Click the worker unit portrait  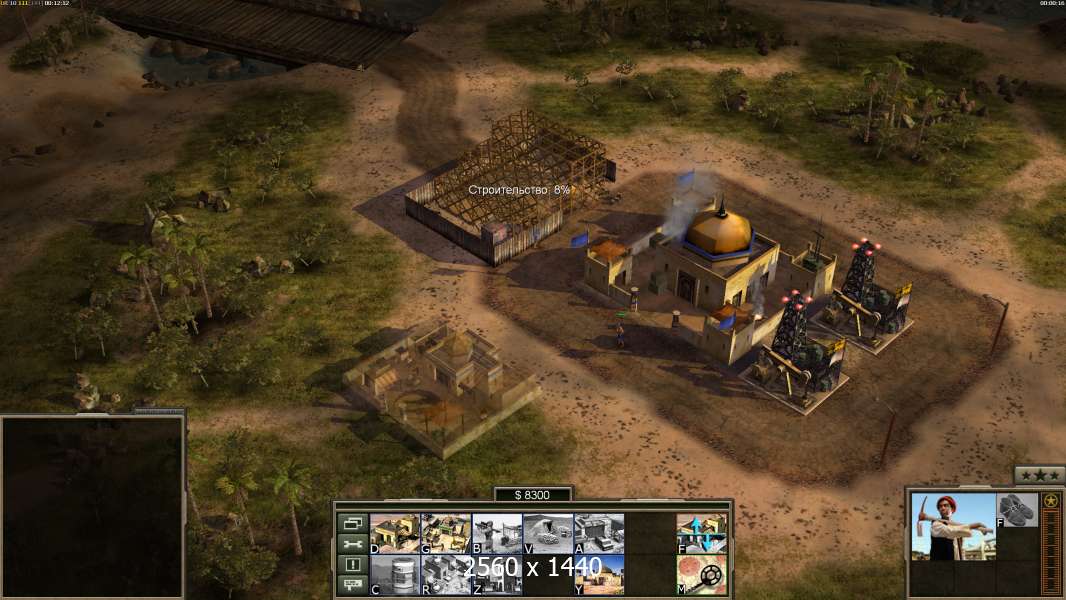click(x=953, y=526)
